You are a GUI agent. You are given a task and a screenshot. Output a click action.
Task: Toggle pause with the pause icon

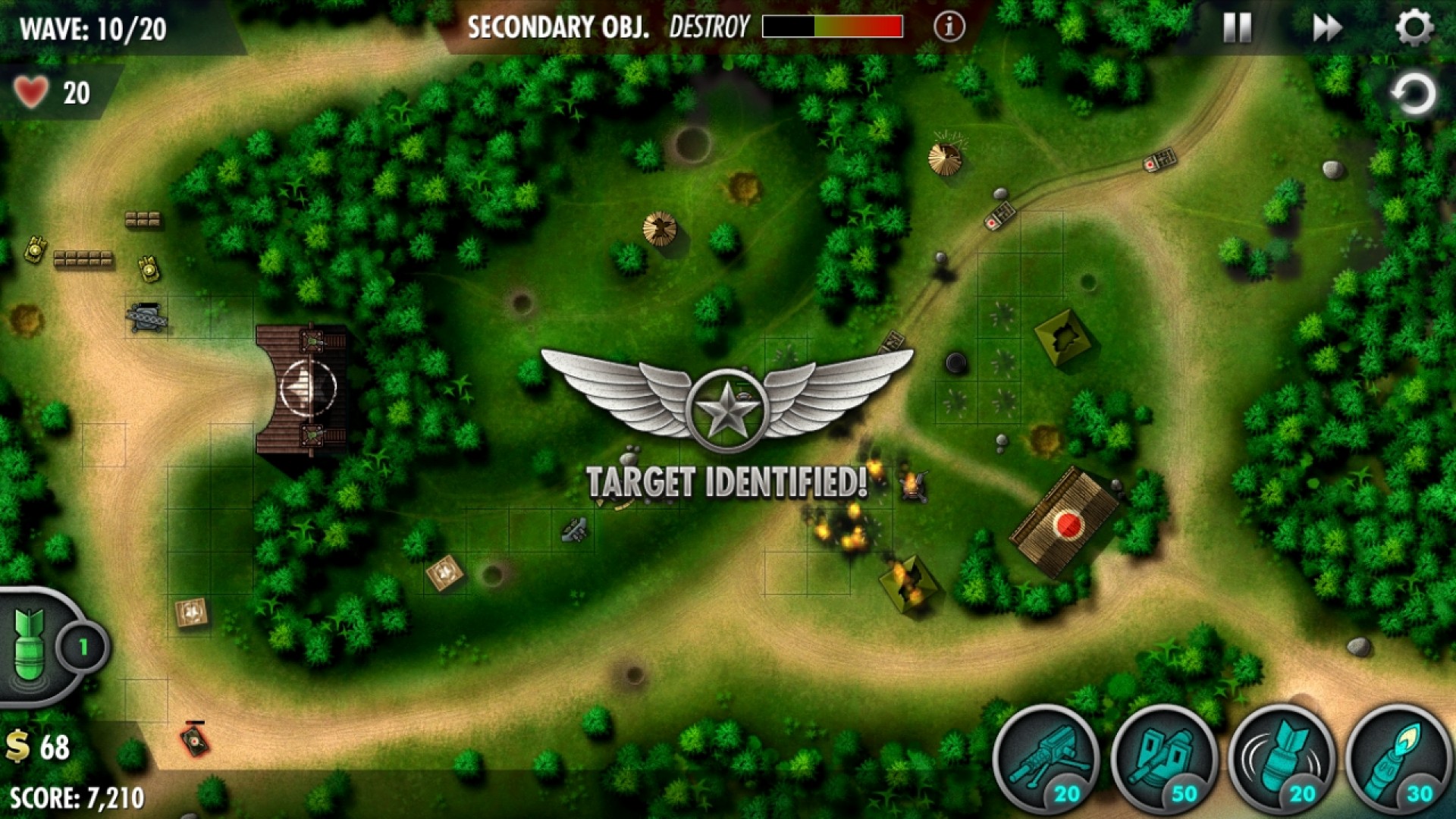(x=1238, y=27)
